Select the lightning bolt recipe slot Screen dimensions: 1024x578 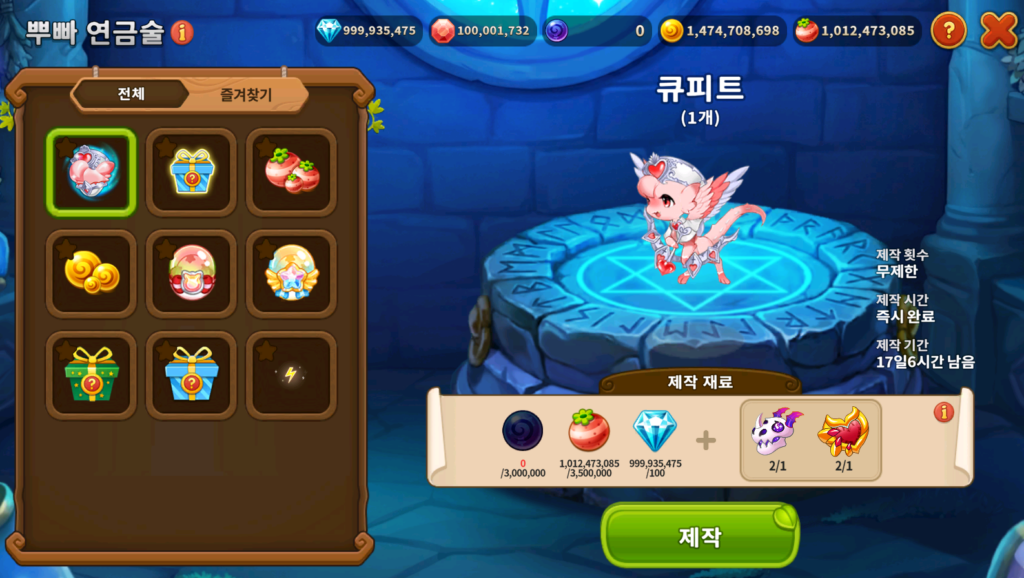coord(291,375)
